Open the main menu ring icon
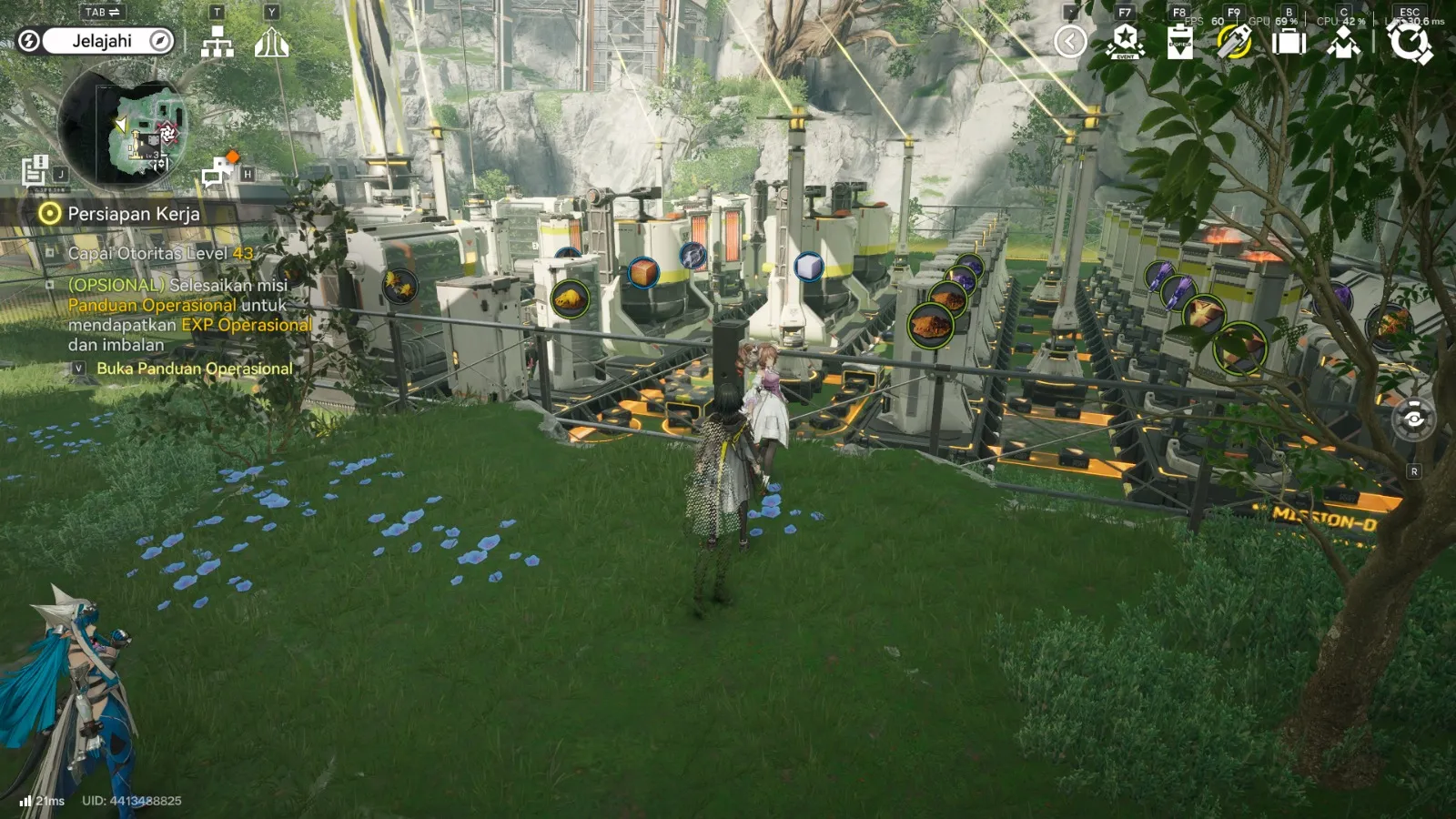 [x=1409, y=42]
